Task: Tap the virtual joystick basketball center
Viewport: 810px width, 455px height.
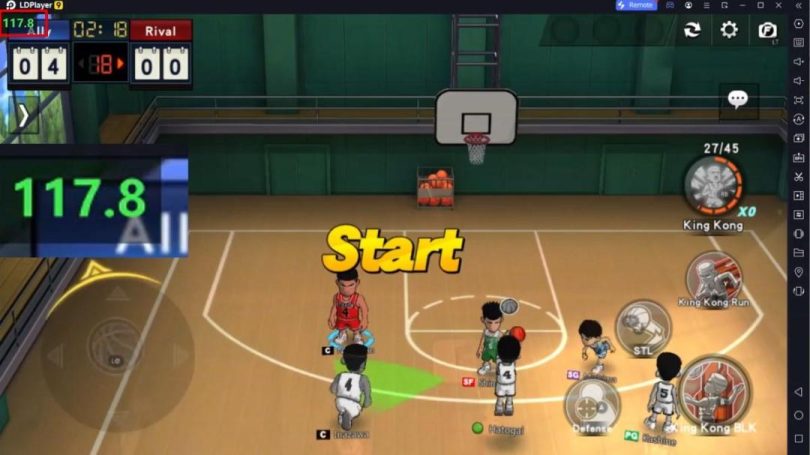Action: [x=114, y=354]
